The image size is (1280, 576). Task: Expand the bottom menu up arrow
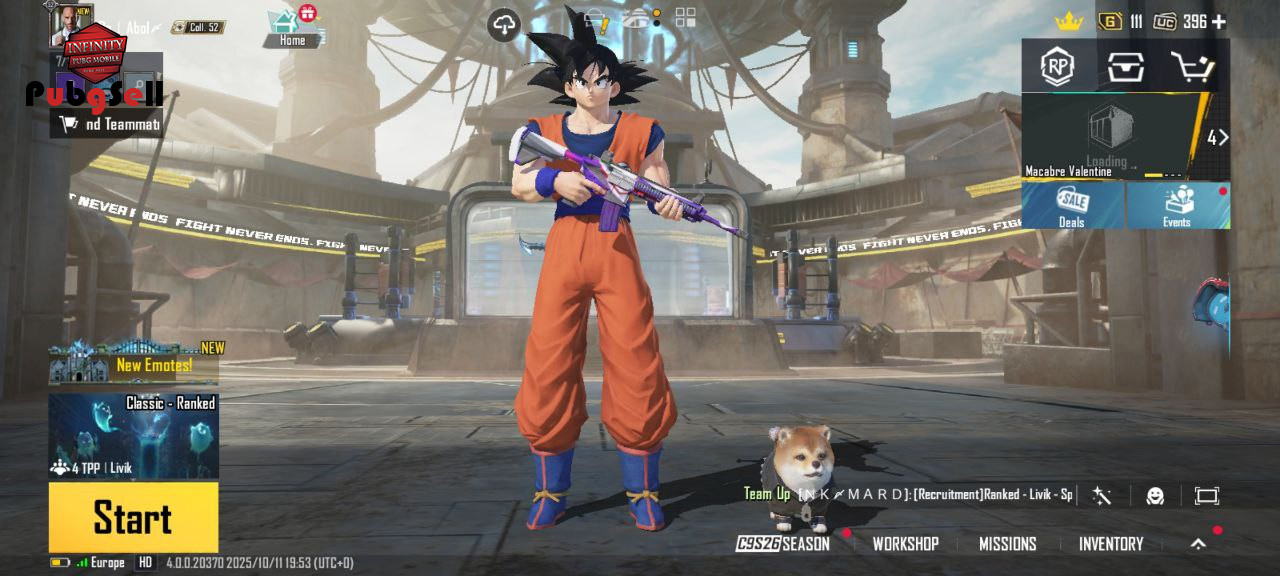(x=1198, y=544)
